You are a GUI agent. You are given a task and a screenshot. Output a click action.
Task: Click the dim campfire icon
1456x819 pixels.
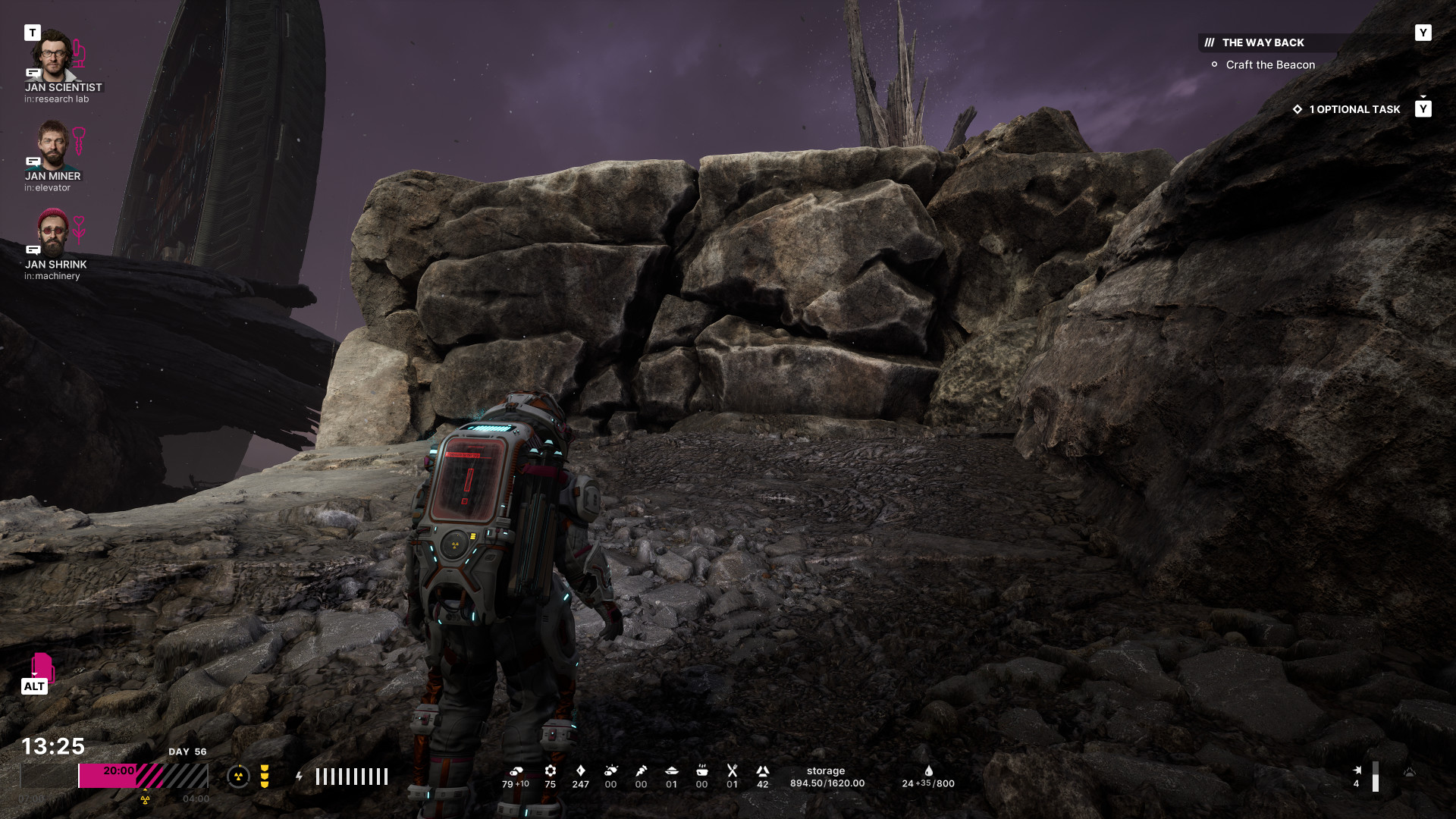point(1409,772)
